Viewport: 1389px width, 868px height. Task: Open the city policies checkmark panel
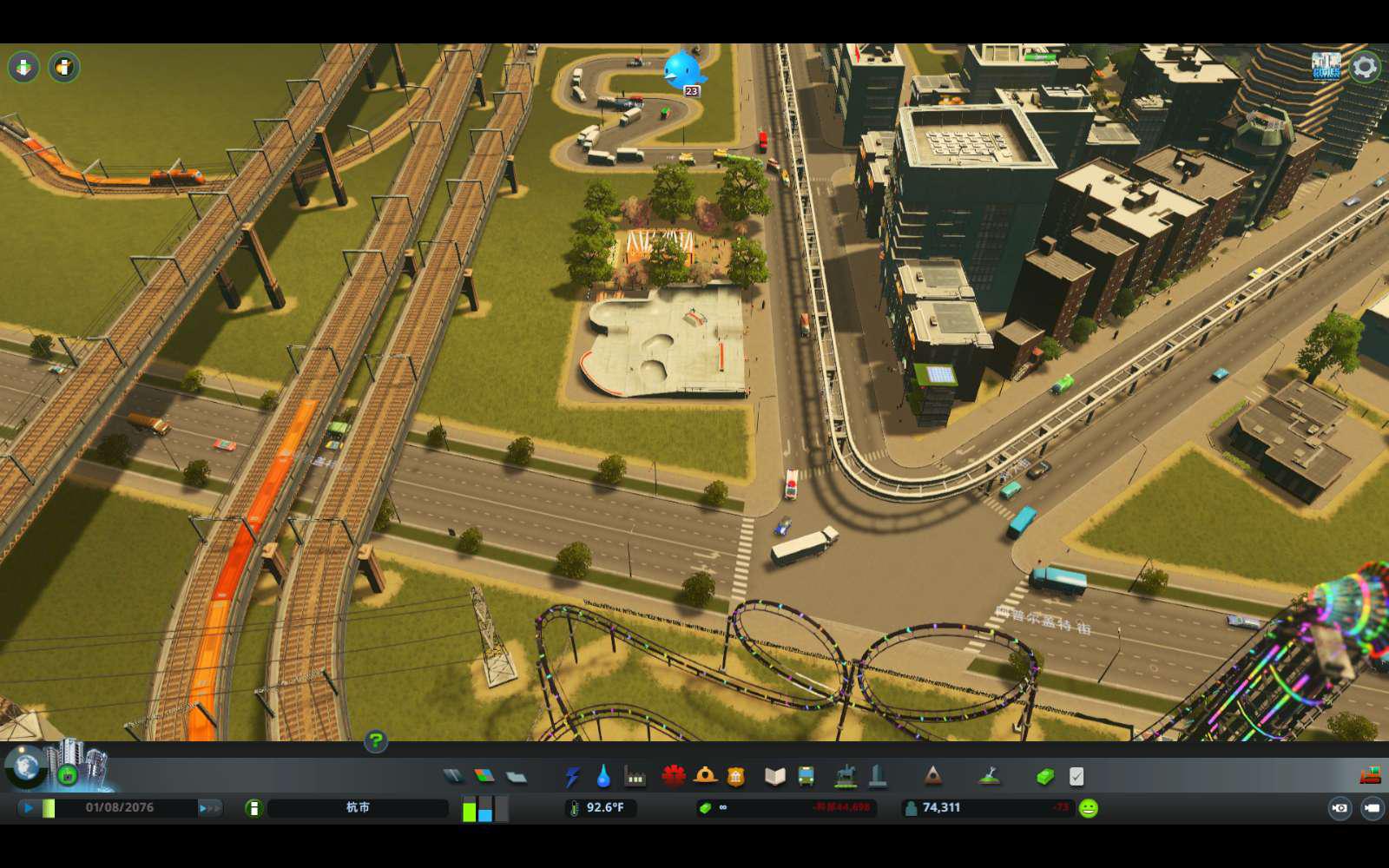1076,776
